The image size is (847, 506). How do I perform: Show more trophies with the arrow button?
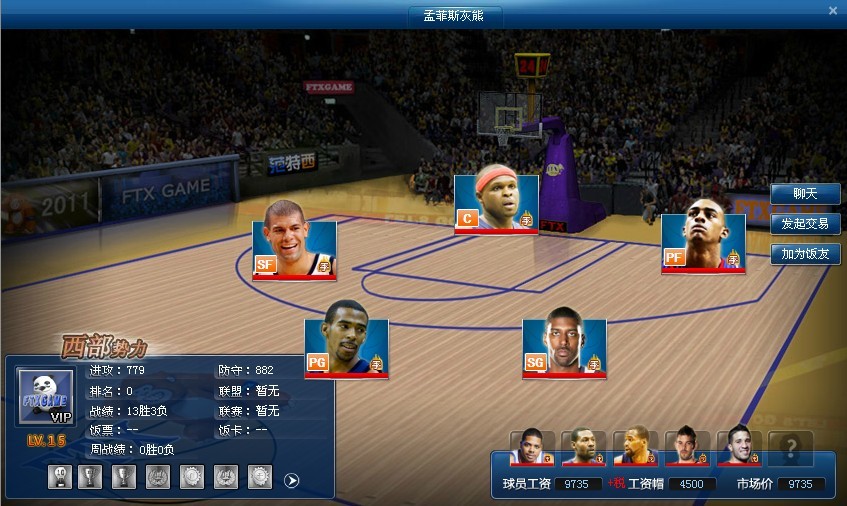[x=292, y=480]
